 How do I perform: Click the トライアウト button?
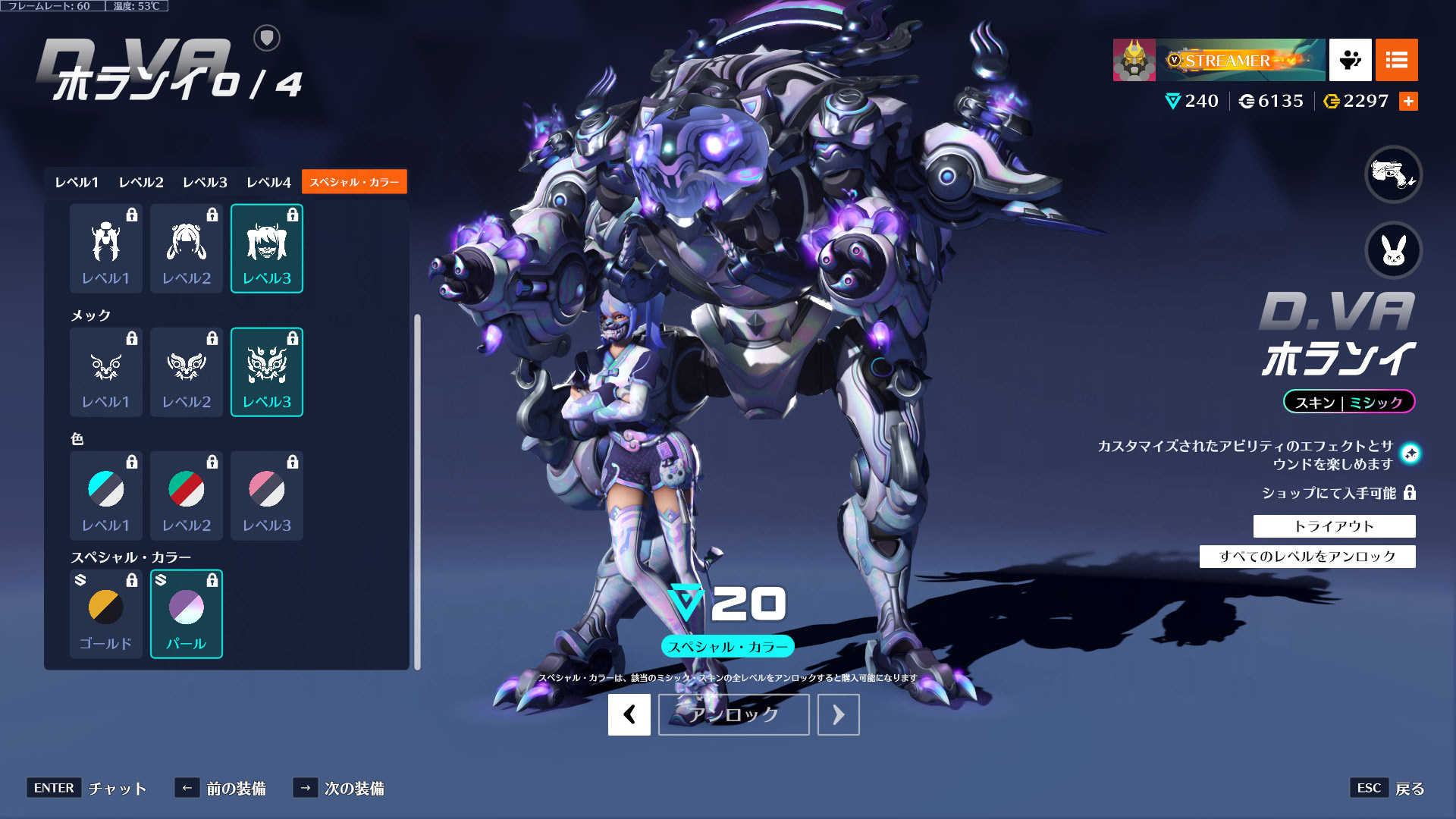[1334, 526]
